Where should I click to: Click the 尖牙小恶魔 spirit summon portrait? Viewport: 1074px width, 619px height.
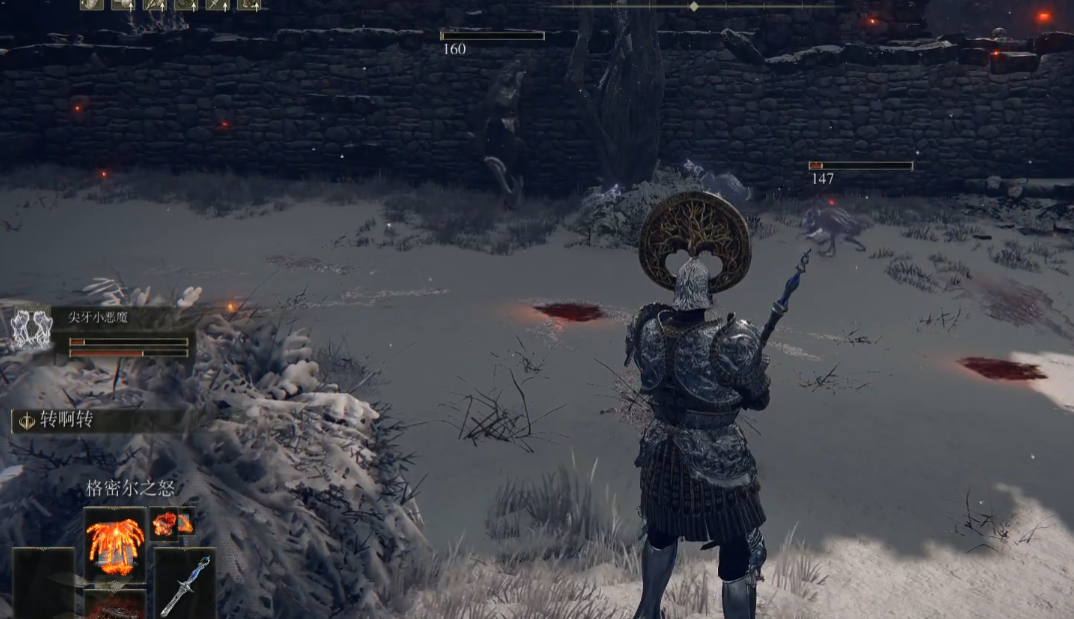click(30, 328)
